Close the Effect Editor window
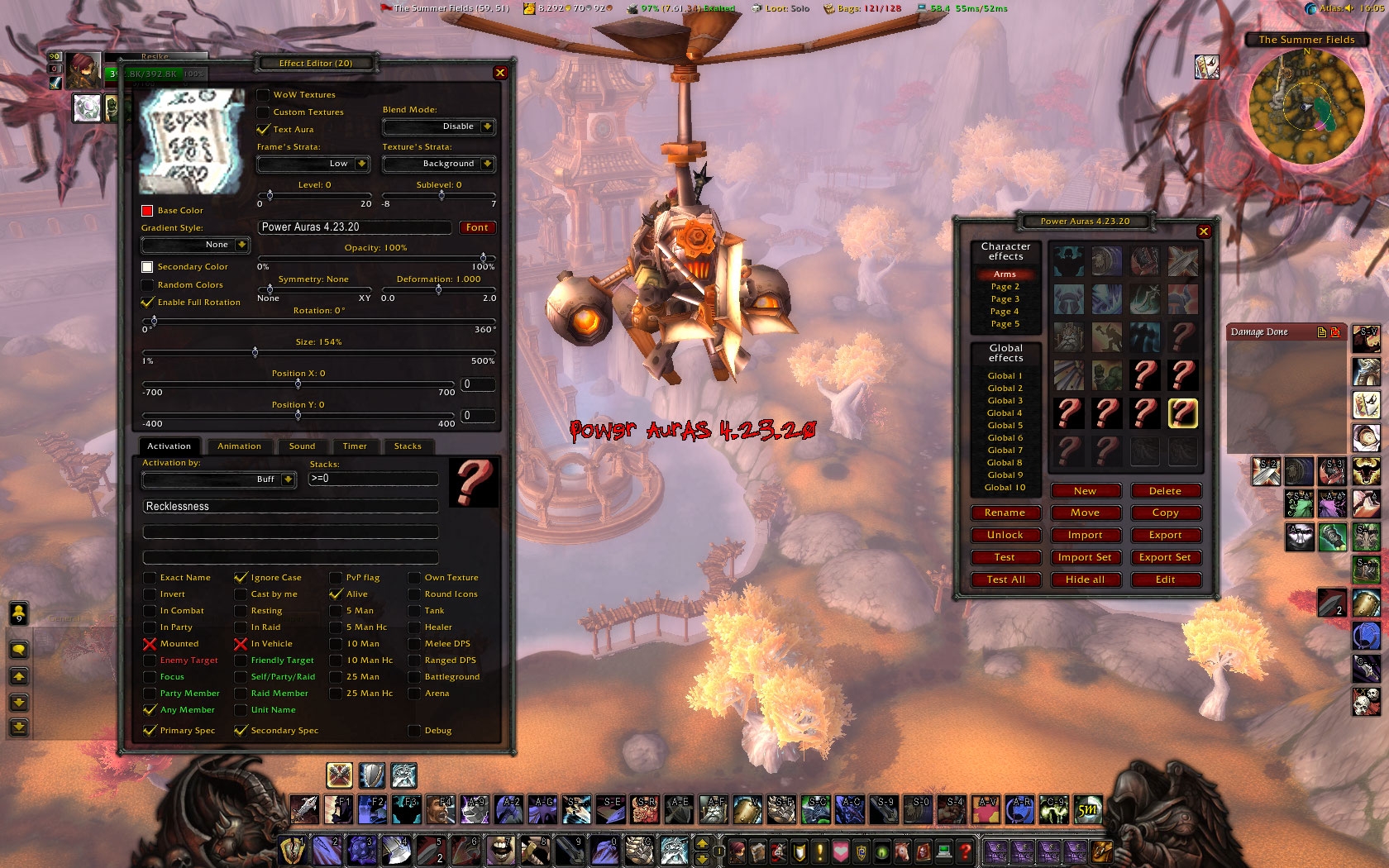The height and width of the screenshot is (868, 1389). [500, 73]
